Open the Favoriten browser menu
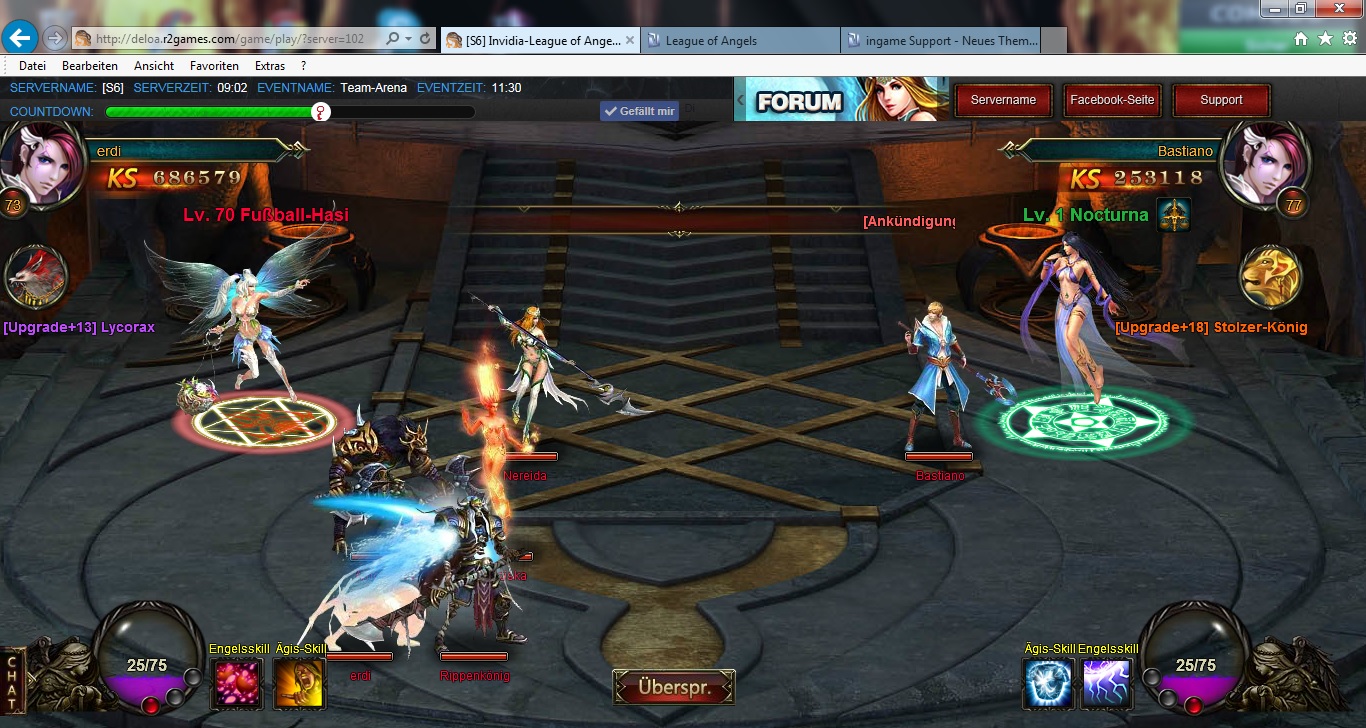The width and height of the screenshot is (1366, 728). [214, 66]
